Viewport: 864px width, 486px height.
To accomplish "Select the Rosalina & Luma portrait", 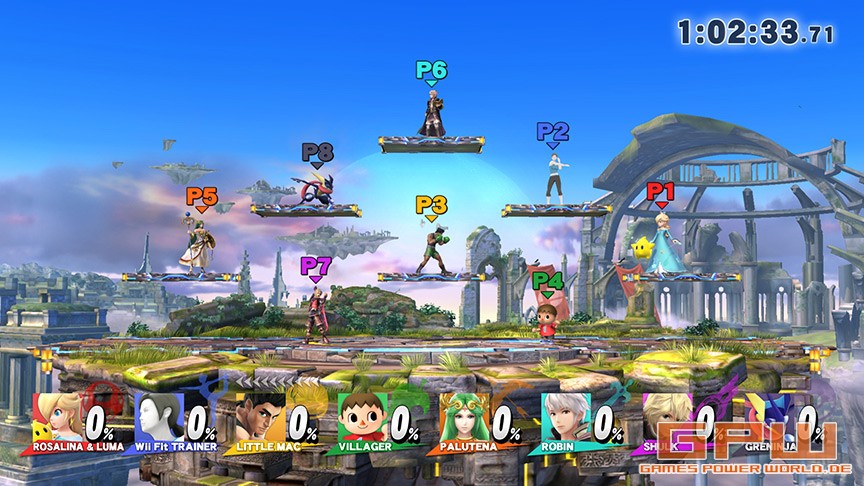I will pos(56,415).
